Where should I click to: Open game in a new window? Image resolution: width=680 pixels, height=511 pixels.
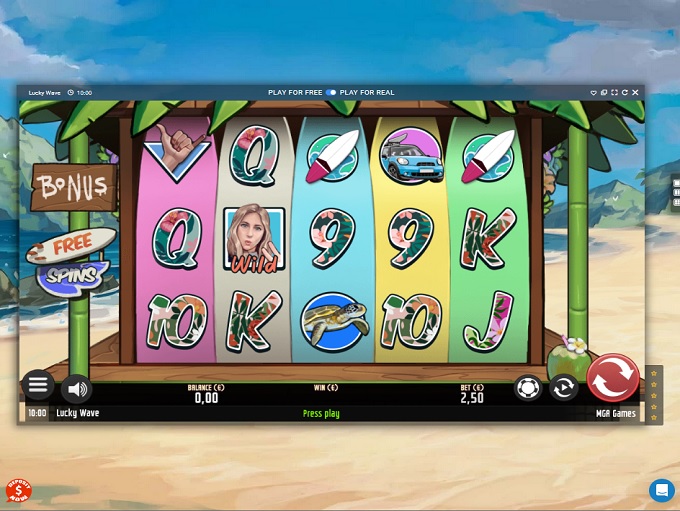coord(605,93)
